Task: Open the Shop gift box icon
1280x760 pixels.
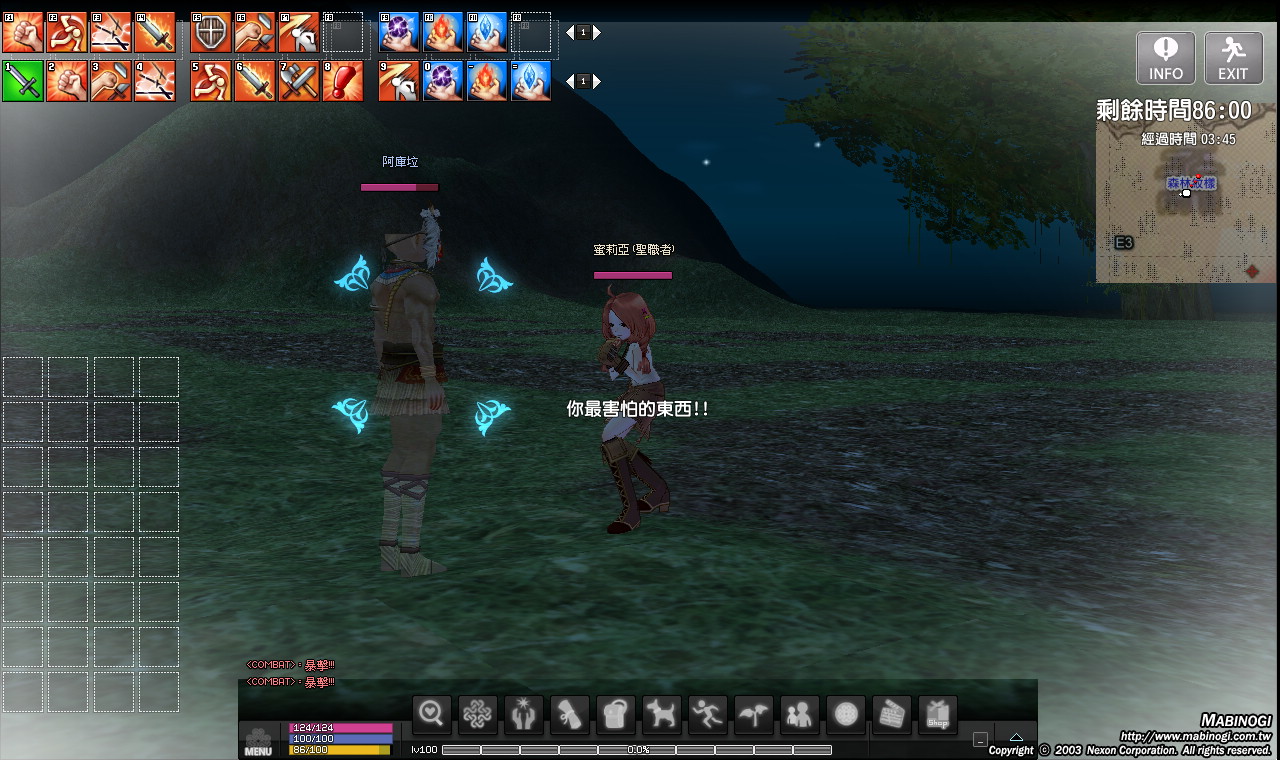Action: tap(938, 714)
